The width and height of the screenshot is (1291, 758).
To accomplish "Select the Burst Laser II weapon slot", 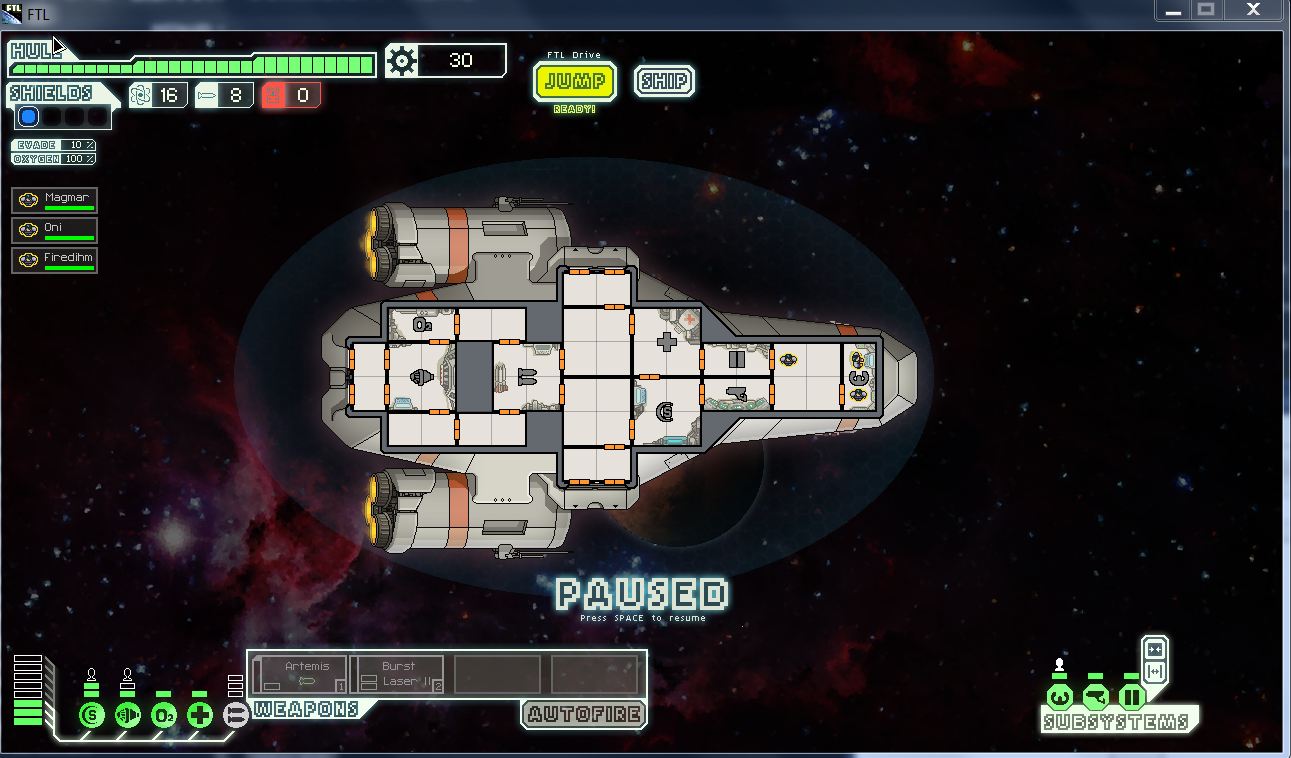I will click(x=397, y=674).
